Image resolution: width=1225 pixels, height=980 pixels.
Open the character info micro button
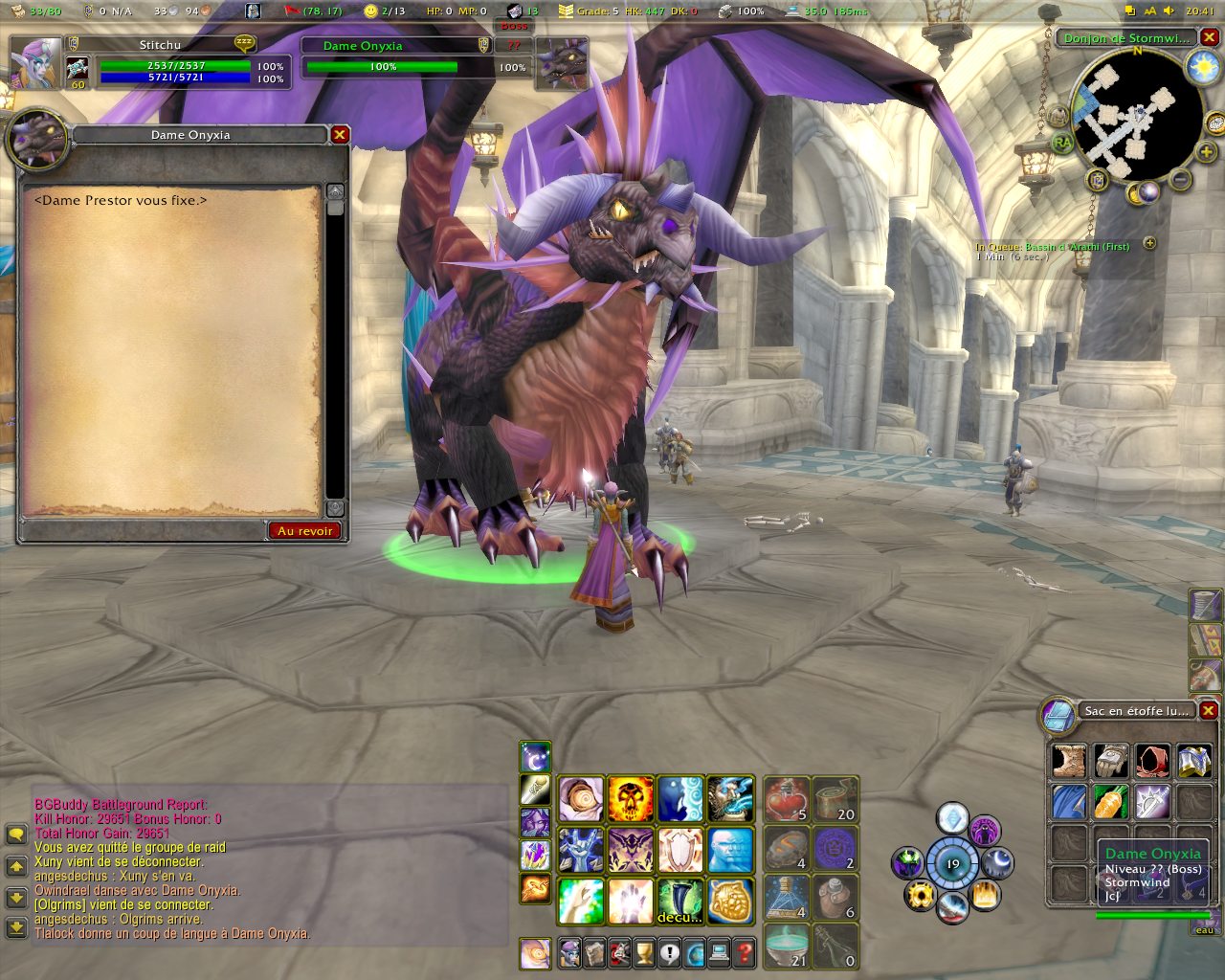[x=570, y=953]
